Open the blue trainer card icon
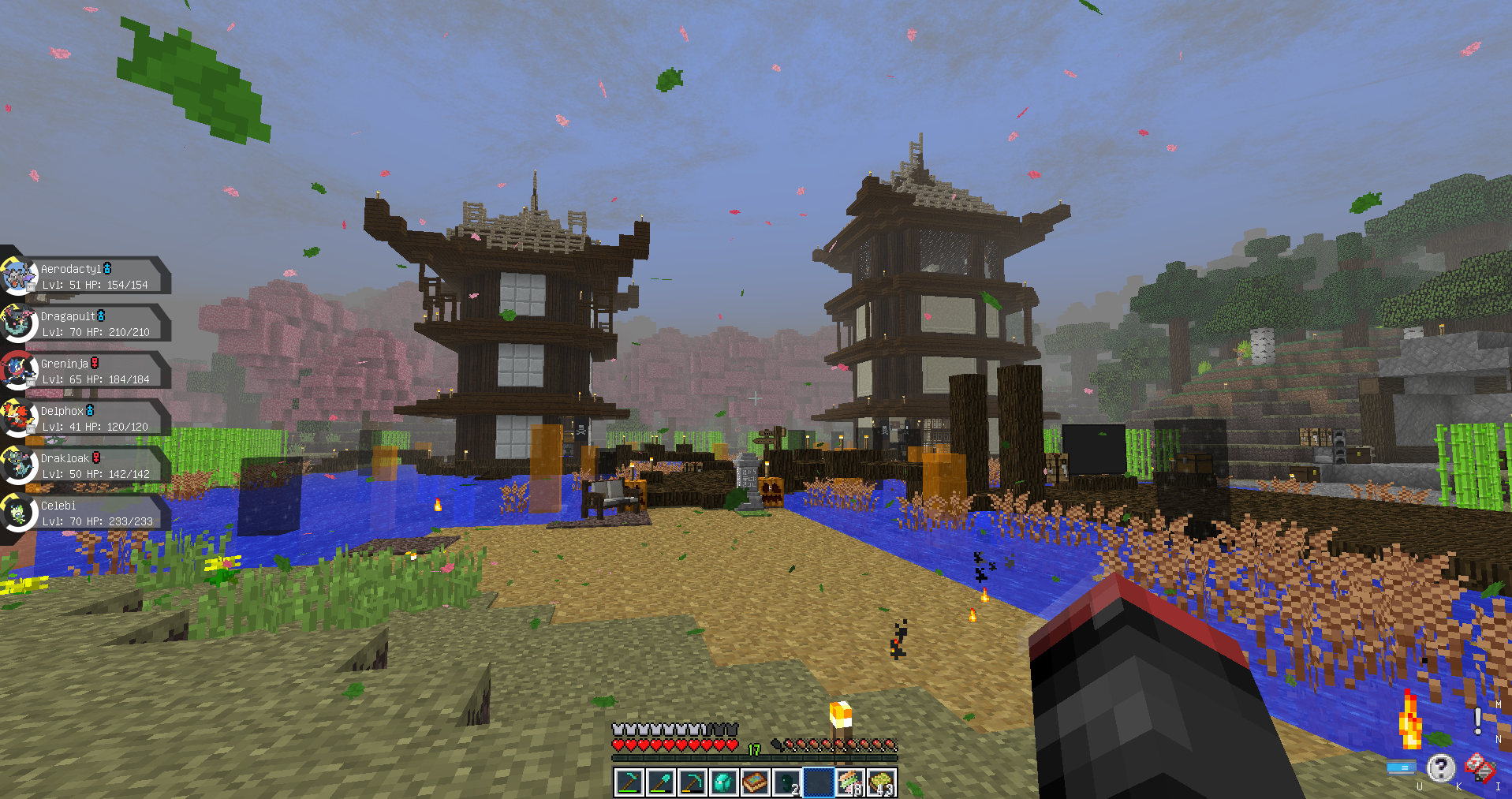 click(1401, 767)
